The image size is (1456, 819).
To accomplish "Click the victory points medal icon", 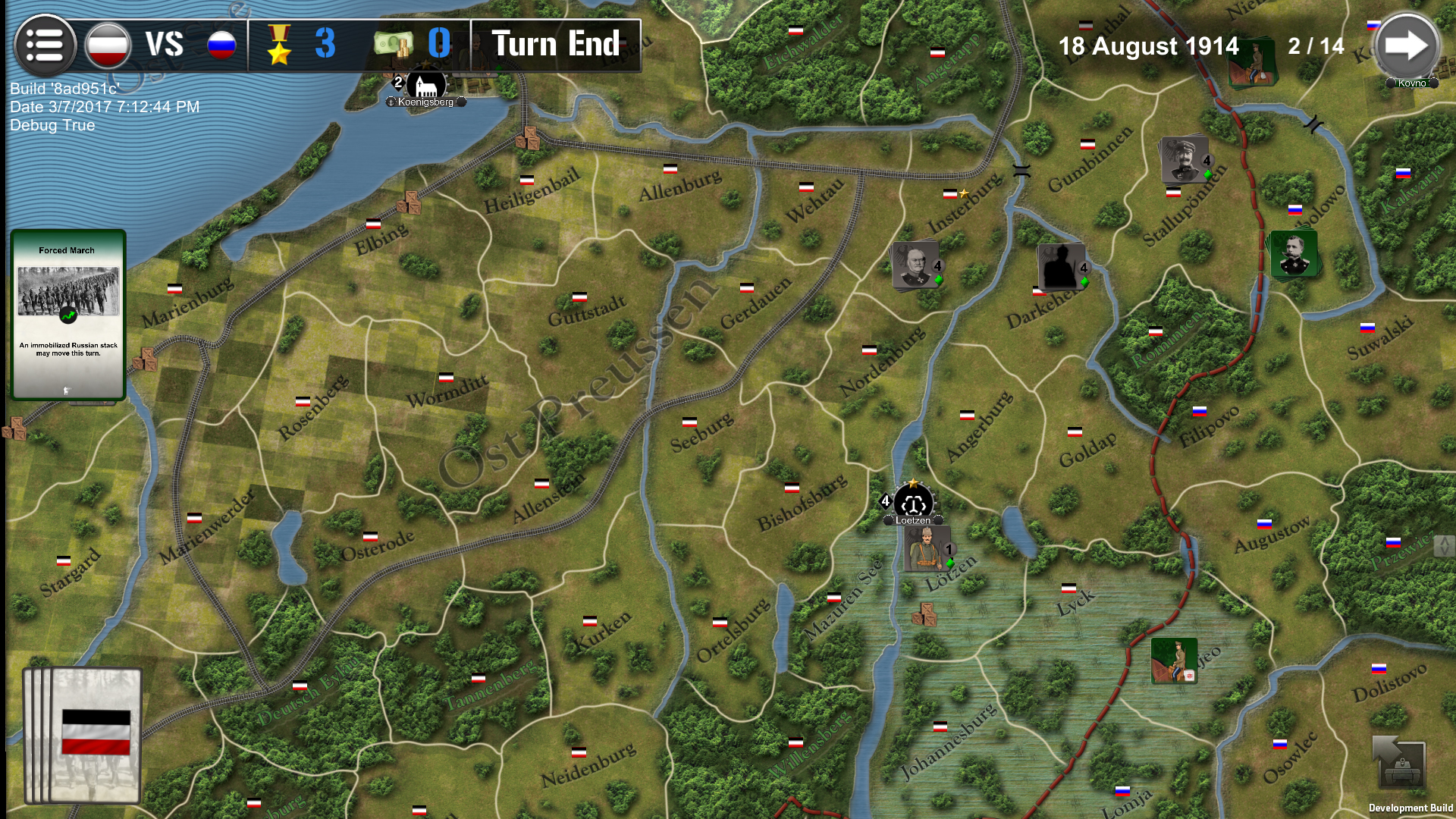I will pyautogui.click(x=281, y=44).
